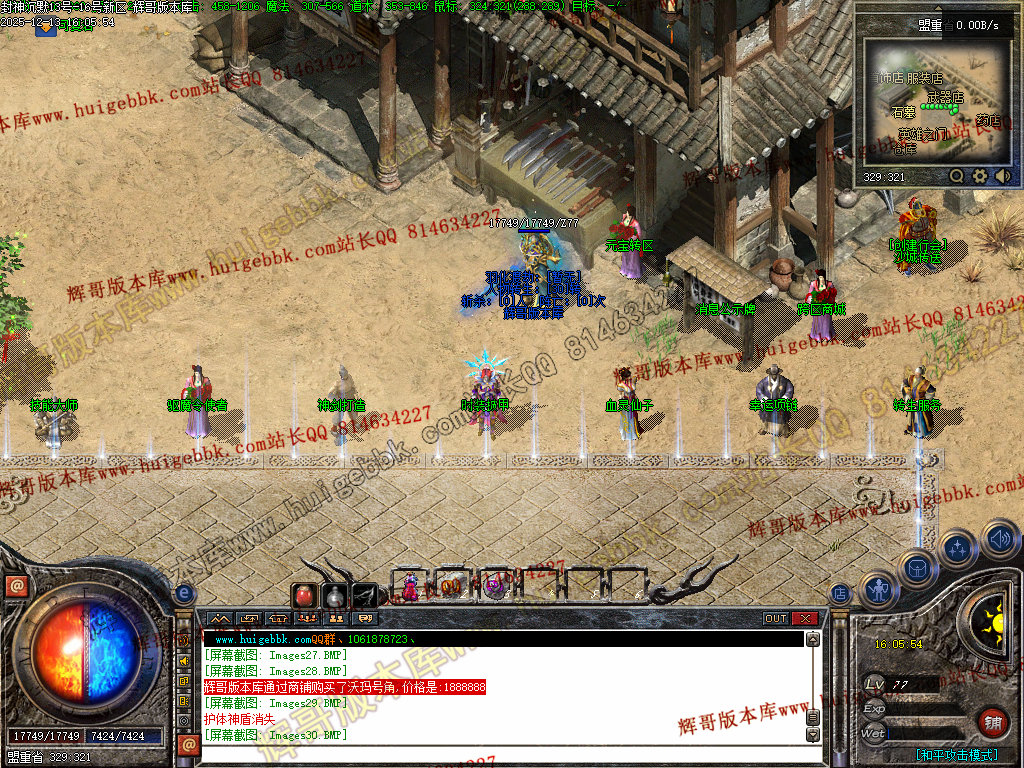The image size is (1024, 768).
Task: Select the grey flask hotbar item
Action: (334, 596)
